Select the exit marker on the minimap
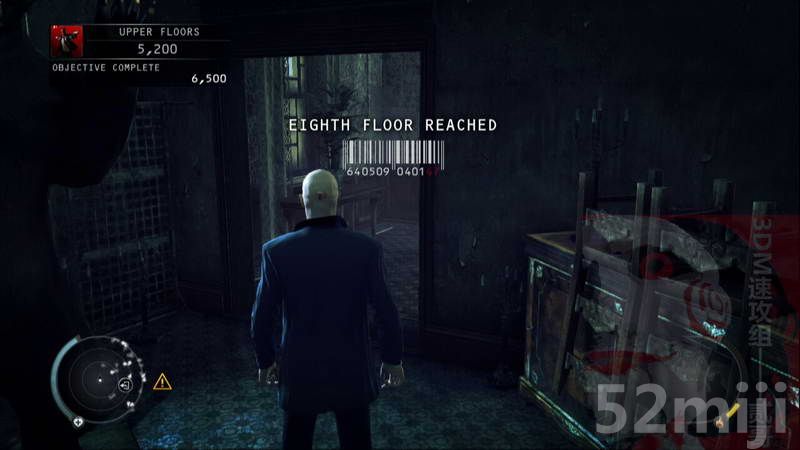 coord(126,385)
